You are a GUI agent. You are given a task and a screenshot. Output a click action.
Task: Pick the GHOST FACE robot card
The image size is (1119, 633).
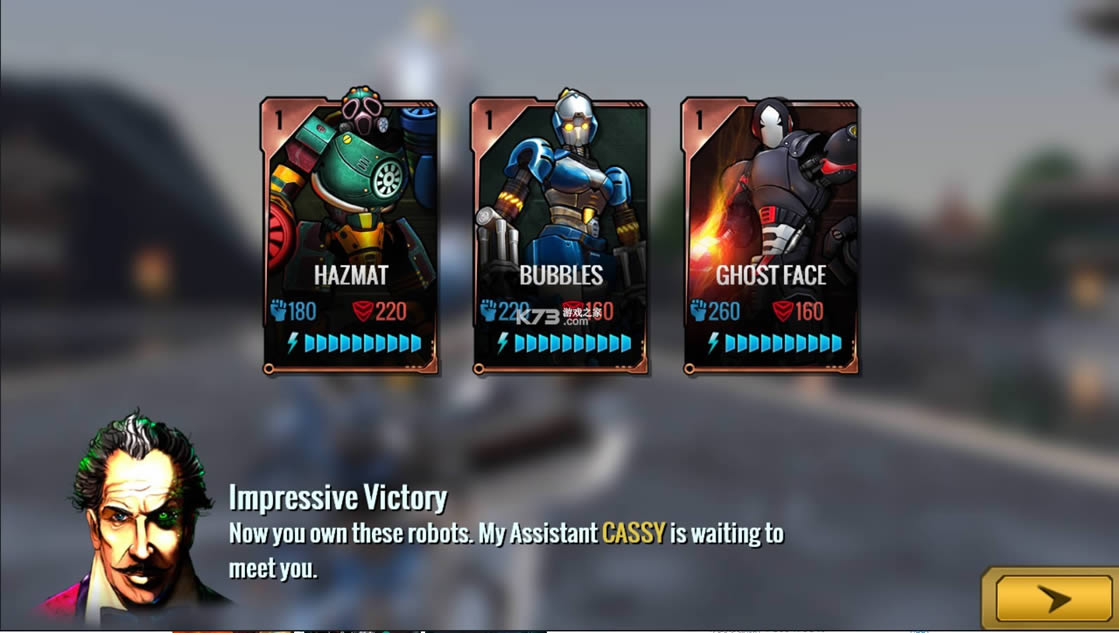[770, 235]
